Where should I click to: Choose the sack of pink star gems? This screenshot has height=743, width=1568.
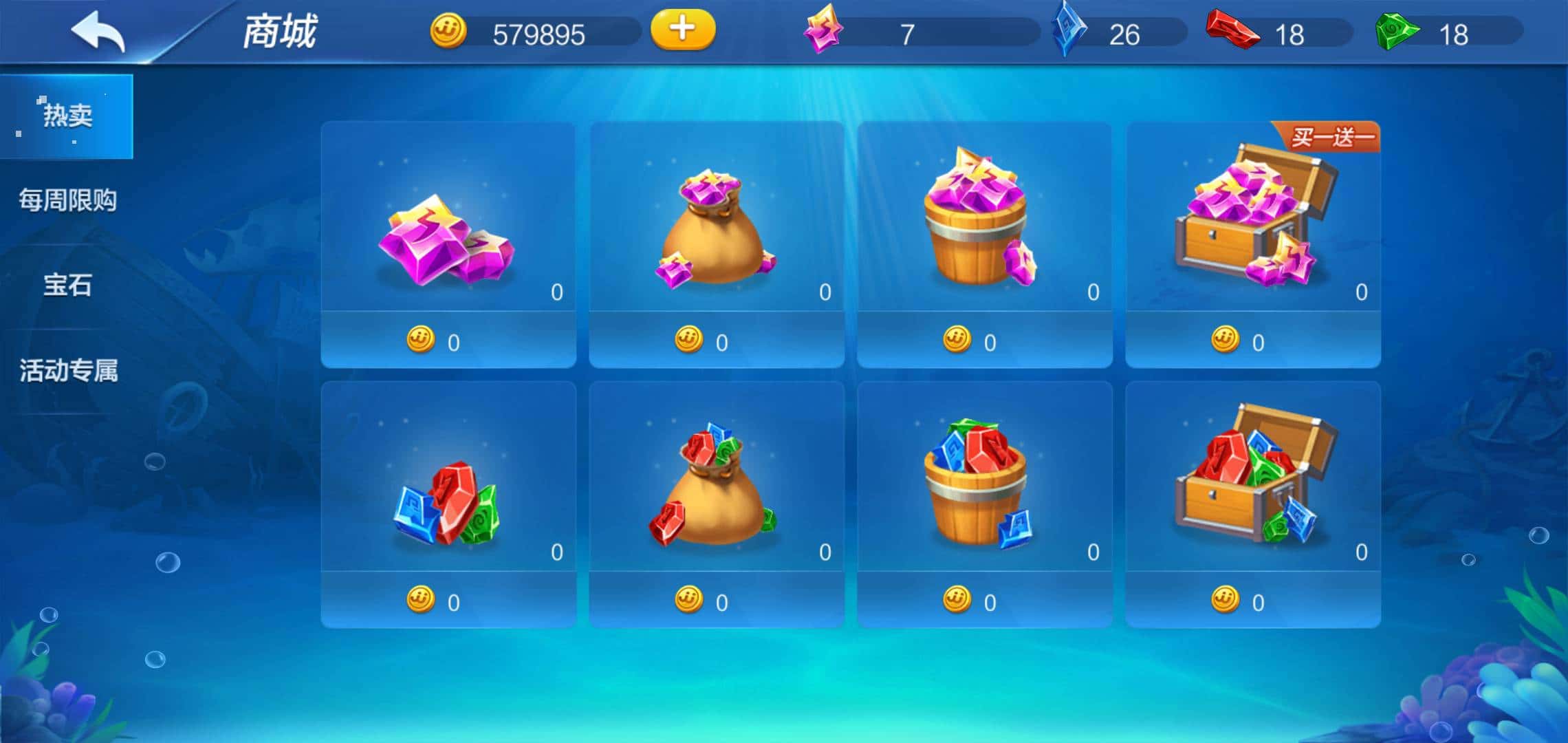(717, 244)
